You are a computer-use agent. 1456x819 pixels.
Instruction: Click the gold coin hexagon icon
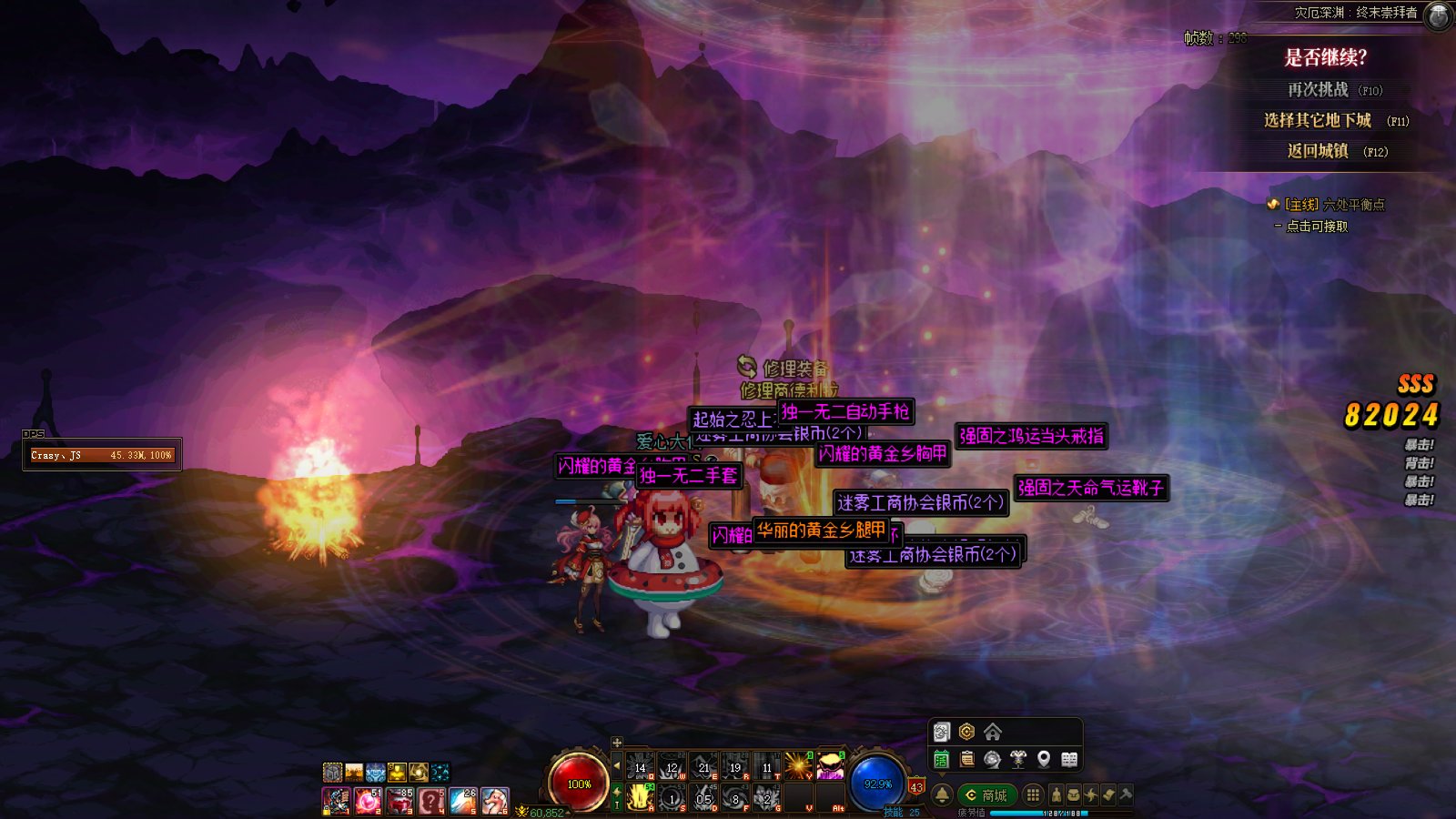tap(966, 732)
